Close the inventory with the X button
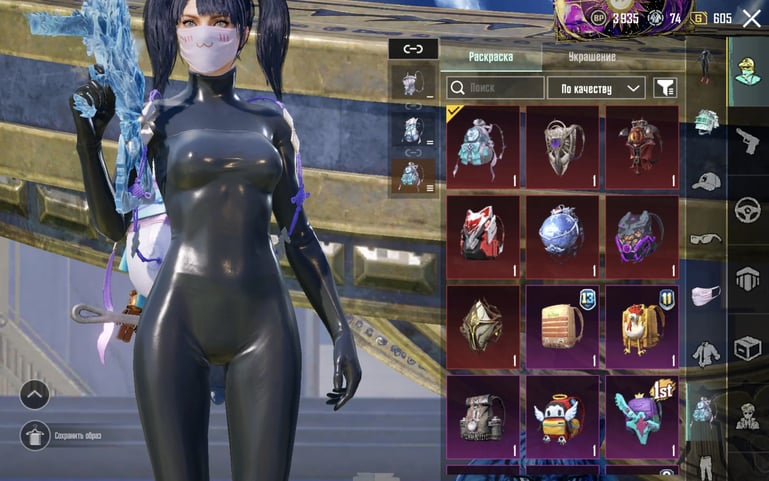 751,18
